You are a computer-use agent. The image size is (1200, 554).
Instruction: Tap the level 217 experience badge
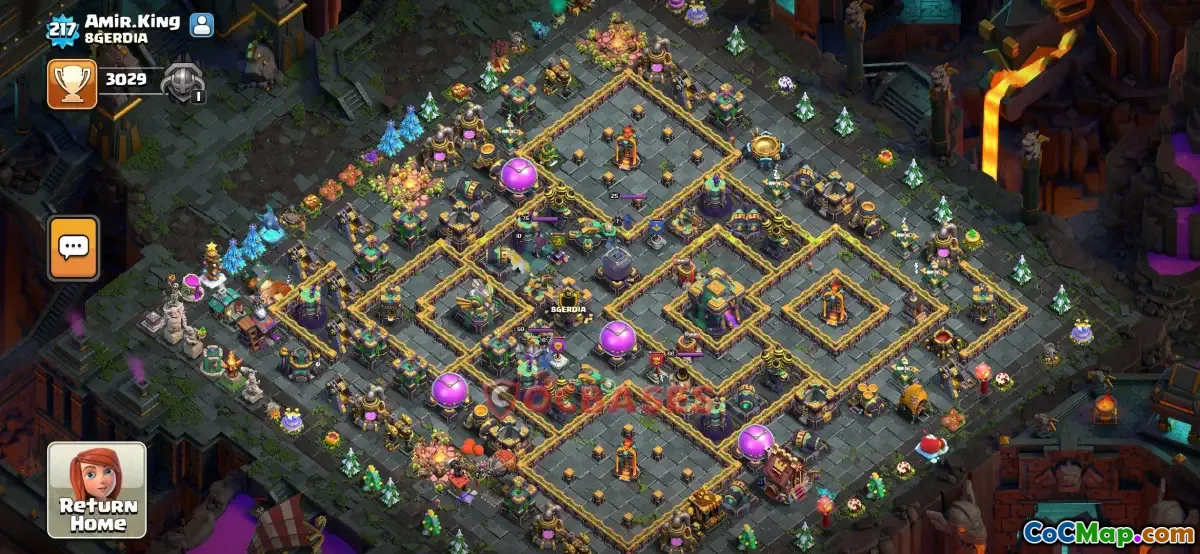pos(62,27)
